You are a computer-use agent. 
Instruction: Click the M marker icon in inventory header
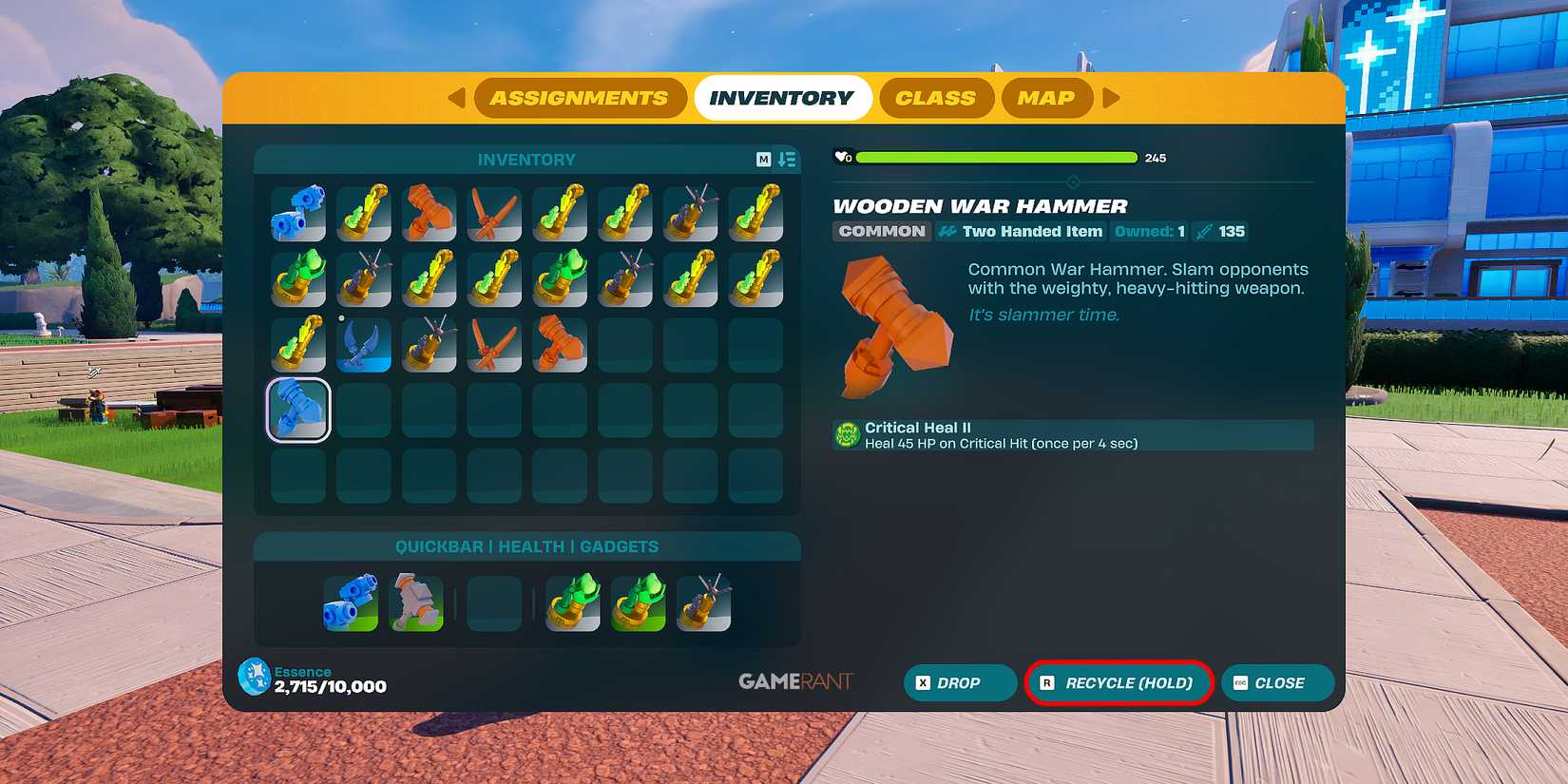(766, 159)
